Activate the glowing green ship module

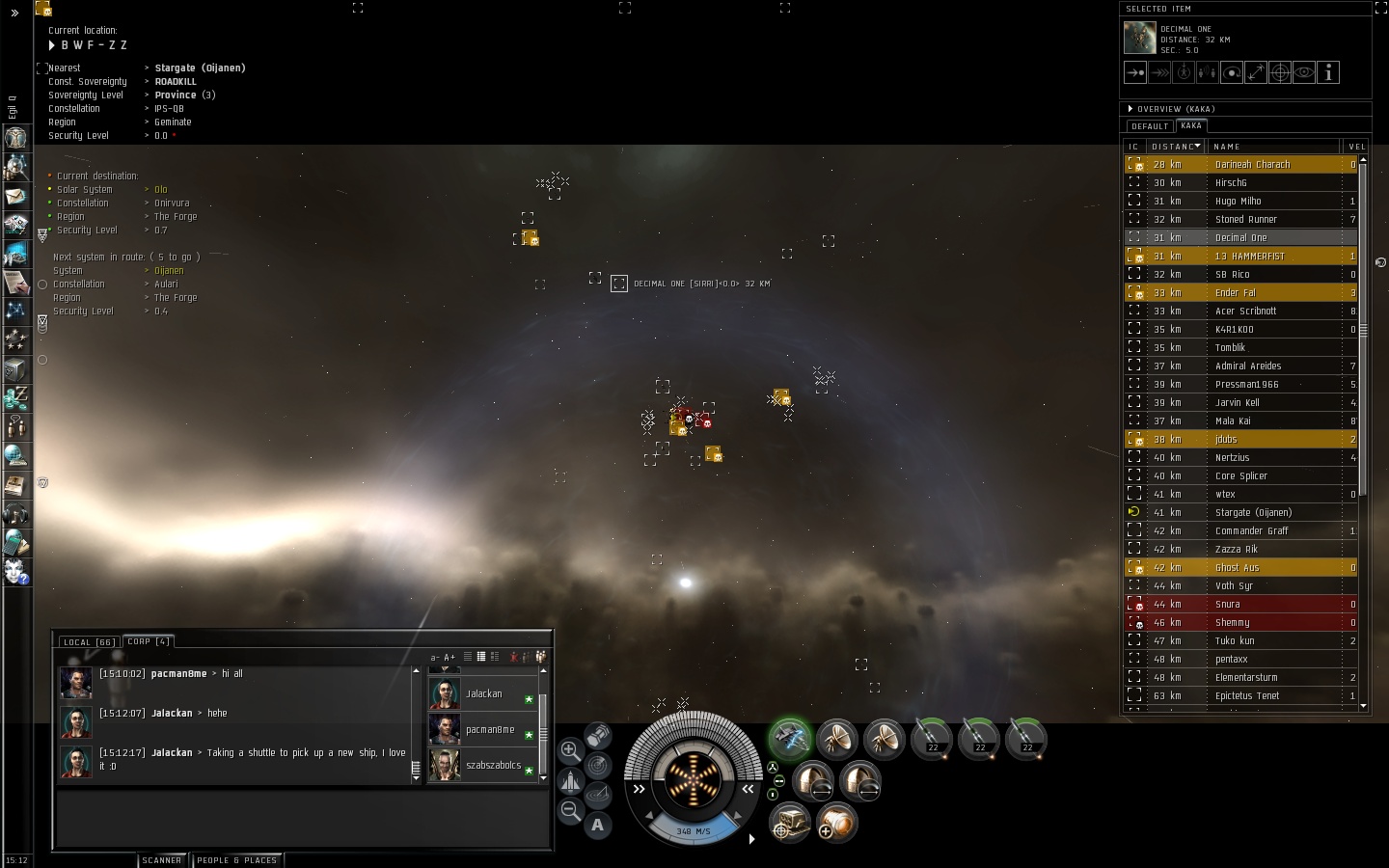point(790,740)
